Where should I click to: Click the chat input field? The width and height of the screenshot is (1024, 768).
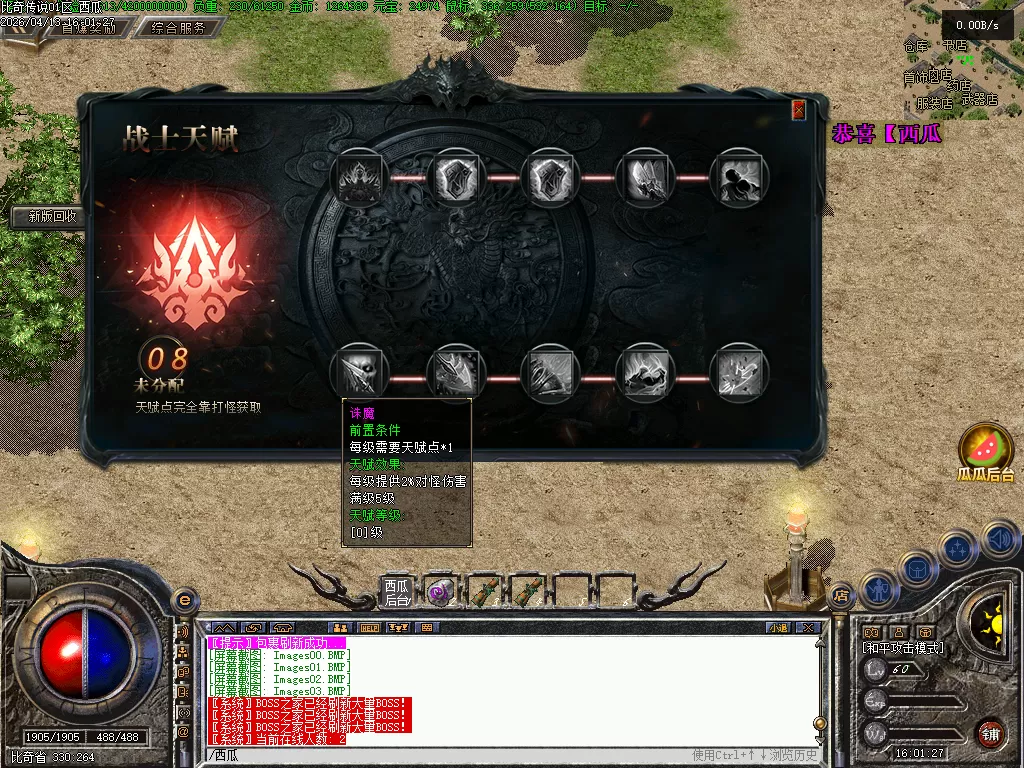click(450, 755)
